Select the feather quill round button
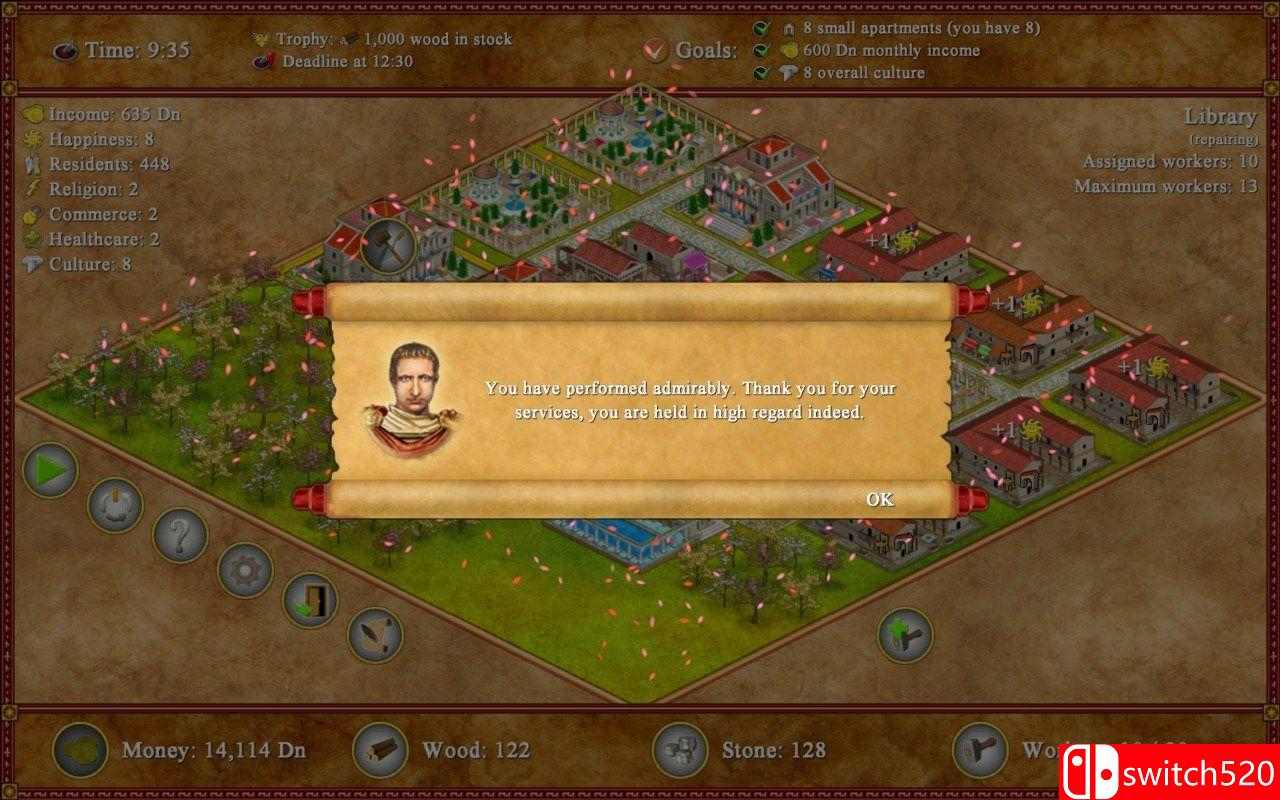 (375, 635)
